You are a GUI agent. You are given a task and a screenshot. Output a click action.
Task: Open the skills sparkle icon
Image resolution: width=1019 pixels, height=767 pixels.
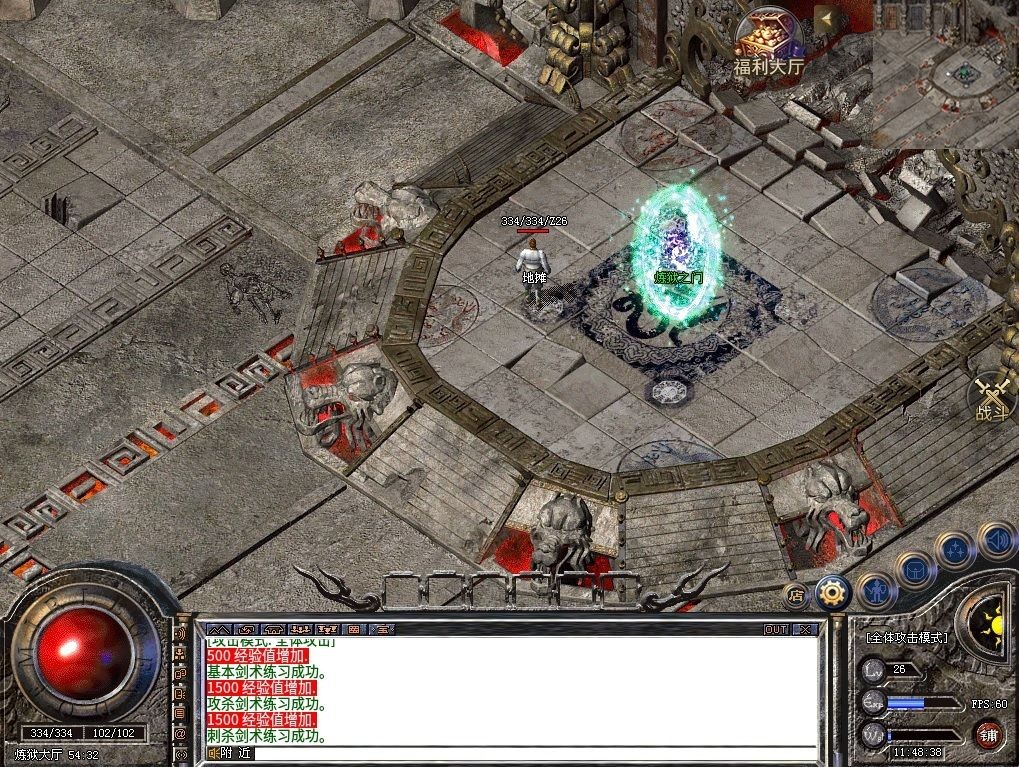955,549
